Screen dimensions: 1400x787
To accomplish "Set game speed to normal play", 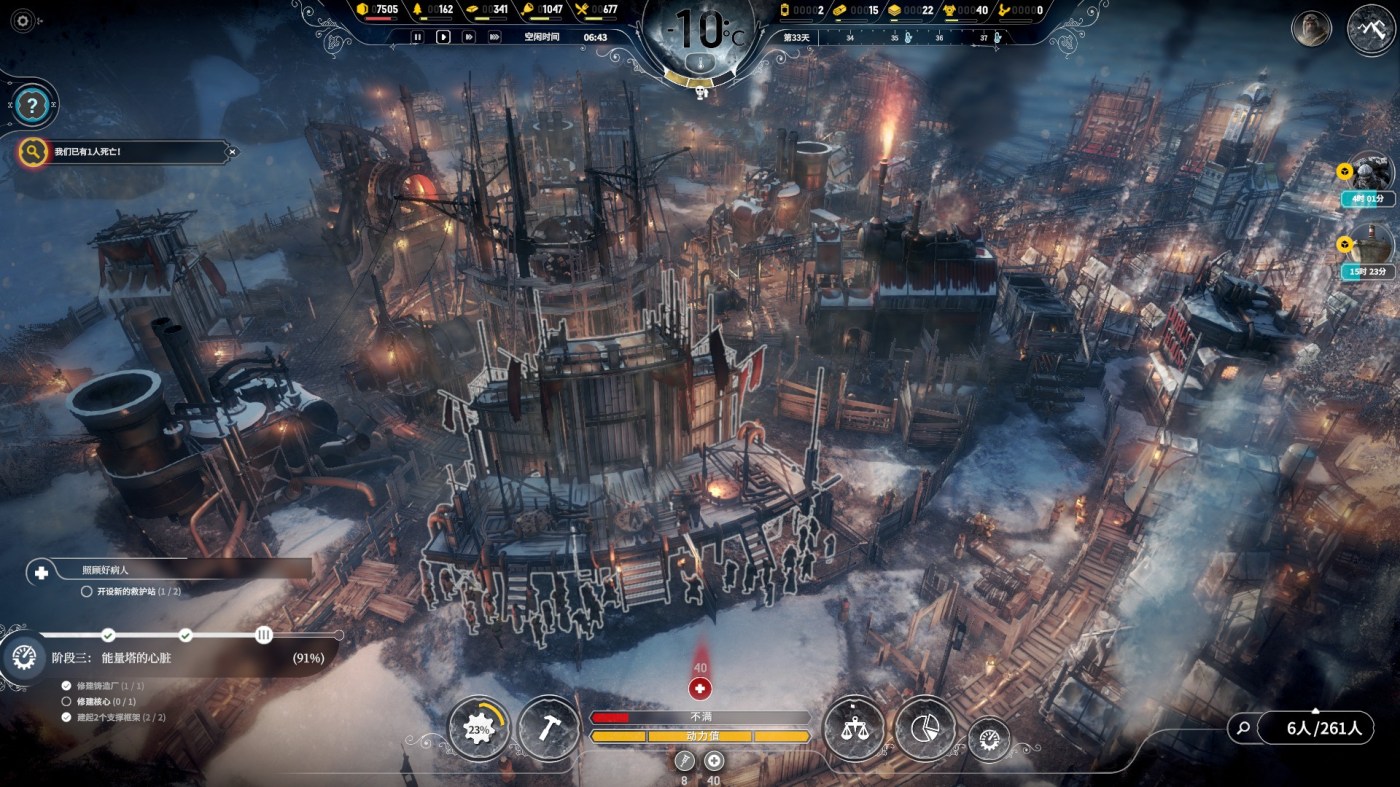I will coord(443,37).
